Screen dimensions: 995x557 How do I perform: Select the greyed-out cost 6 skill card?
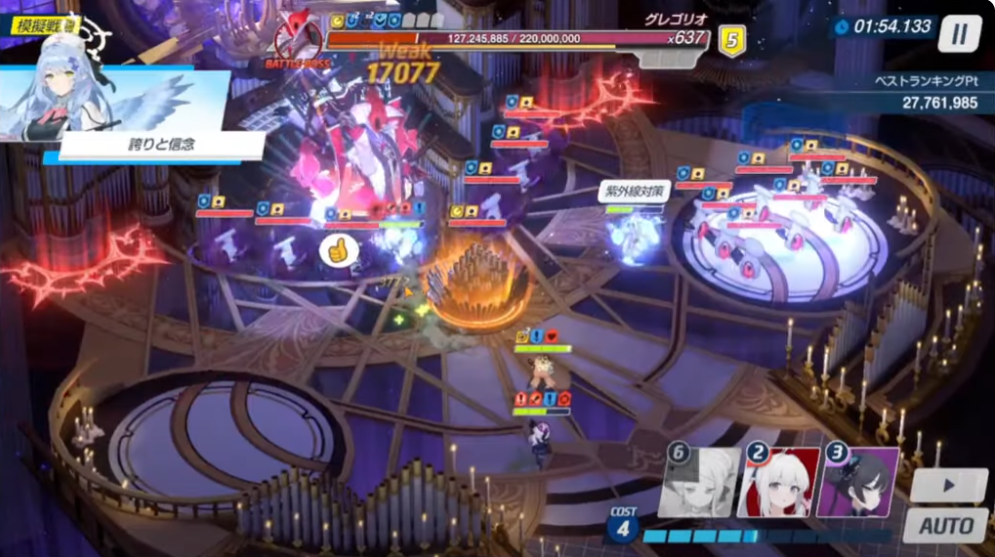[701, 482]
